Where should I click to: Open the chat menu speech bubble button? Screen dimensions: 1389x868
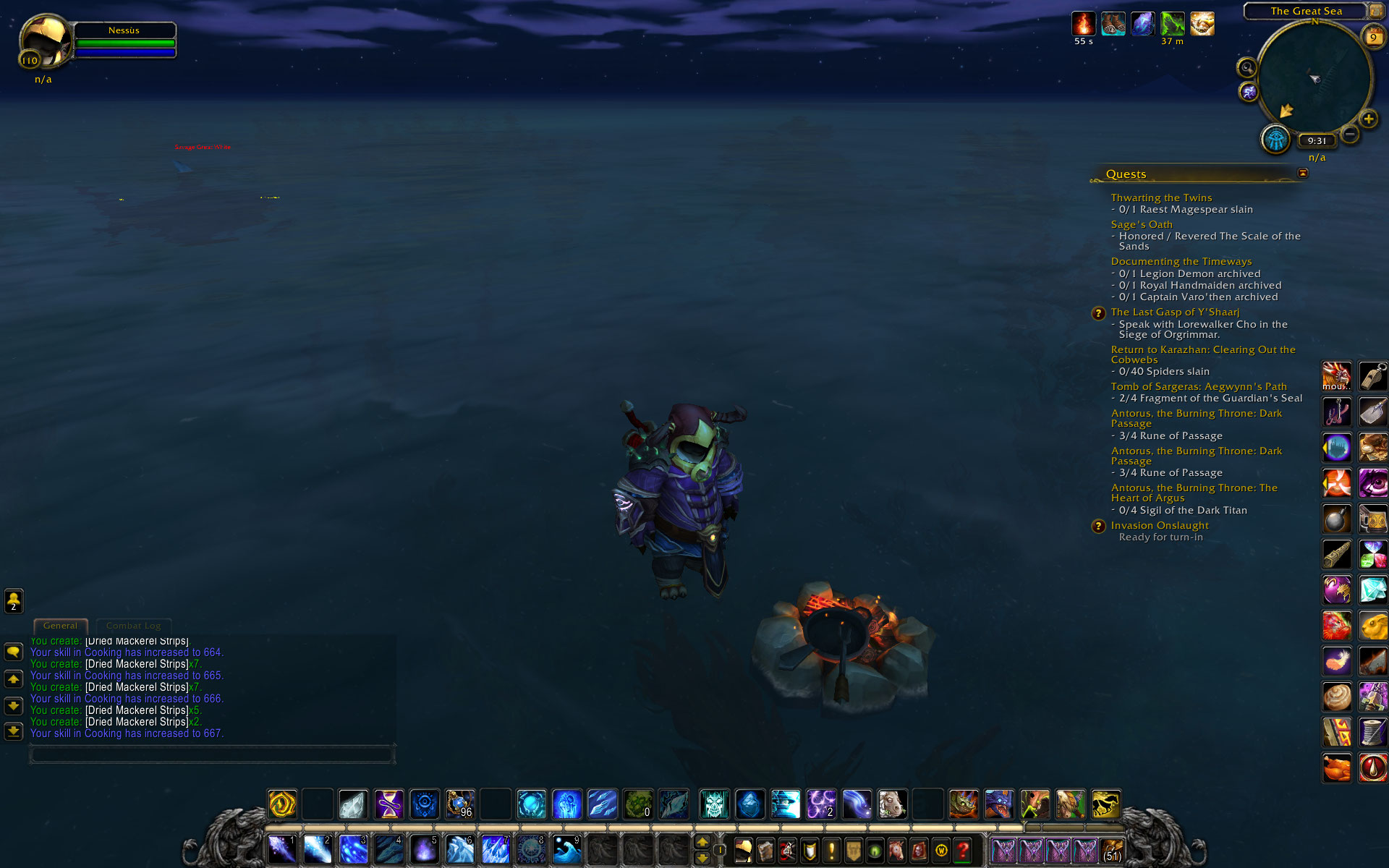pyautogui.click(x=14, y=652)
